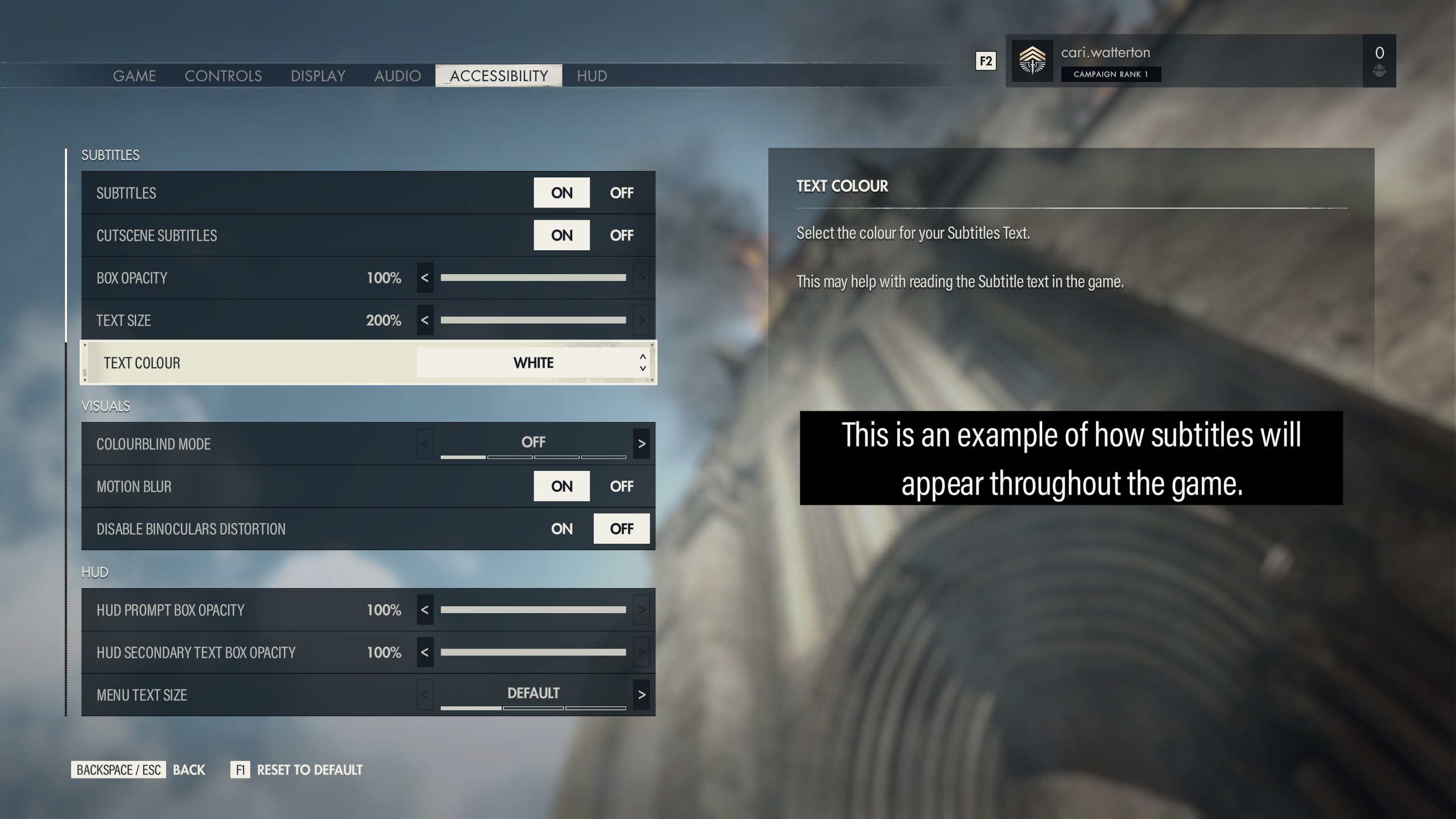Increase Menu Text Size with right arrow
1456x819 pixels.
pos(642,694)
